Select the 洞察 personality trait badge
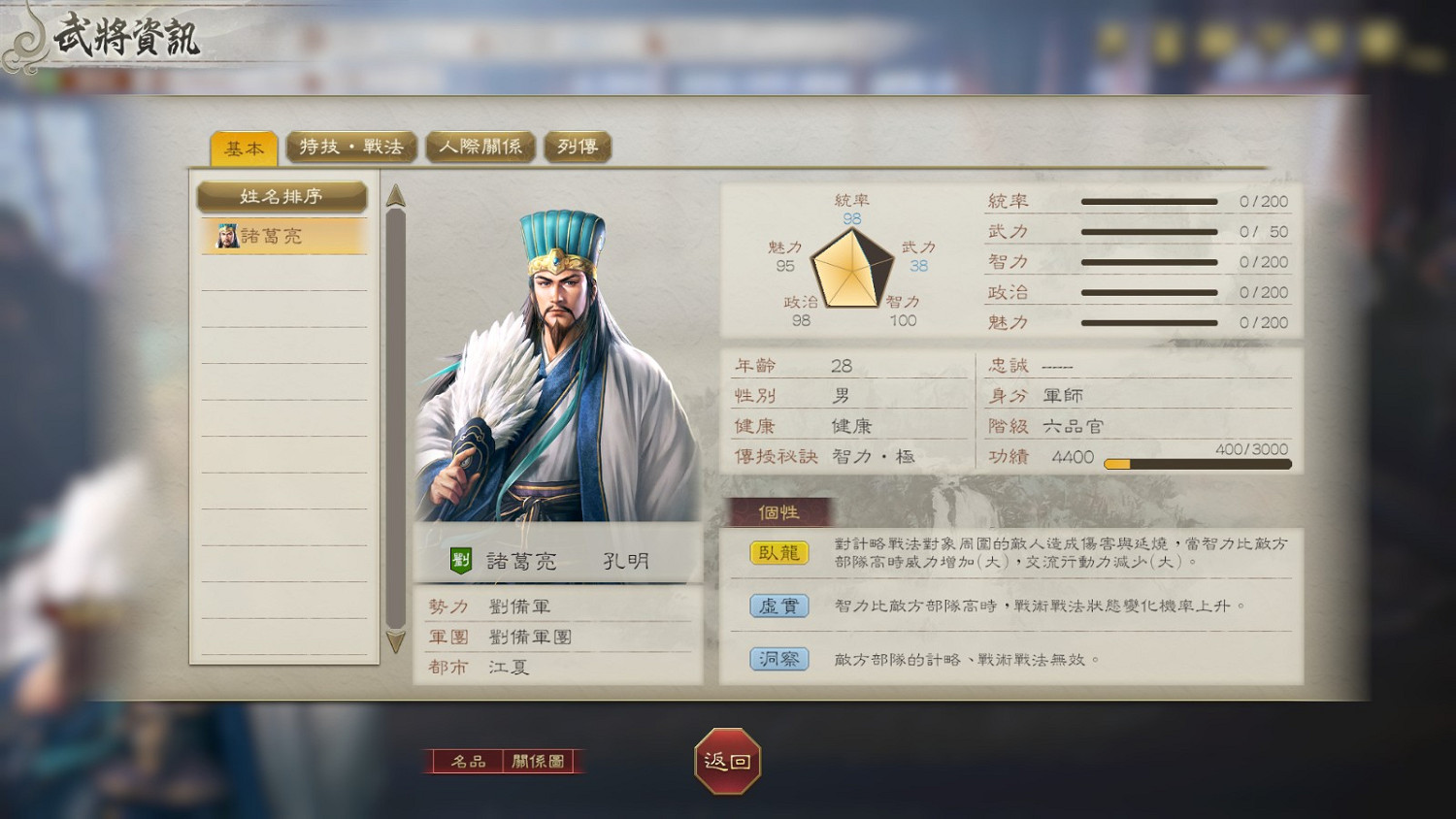The width and height of the screenshot is (1456, 819). tap(775, 659)
